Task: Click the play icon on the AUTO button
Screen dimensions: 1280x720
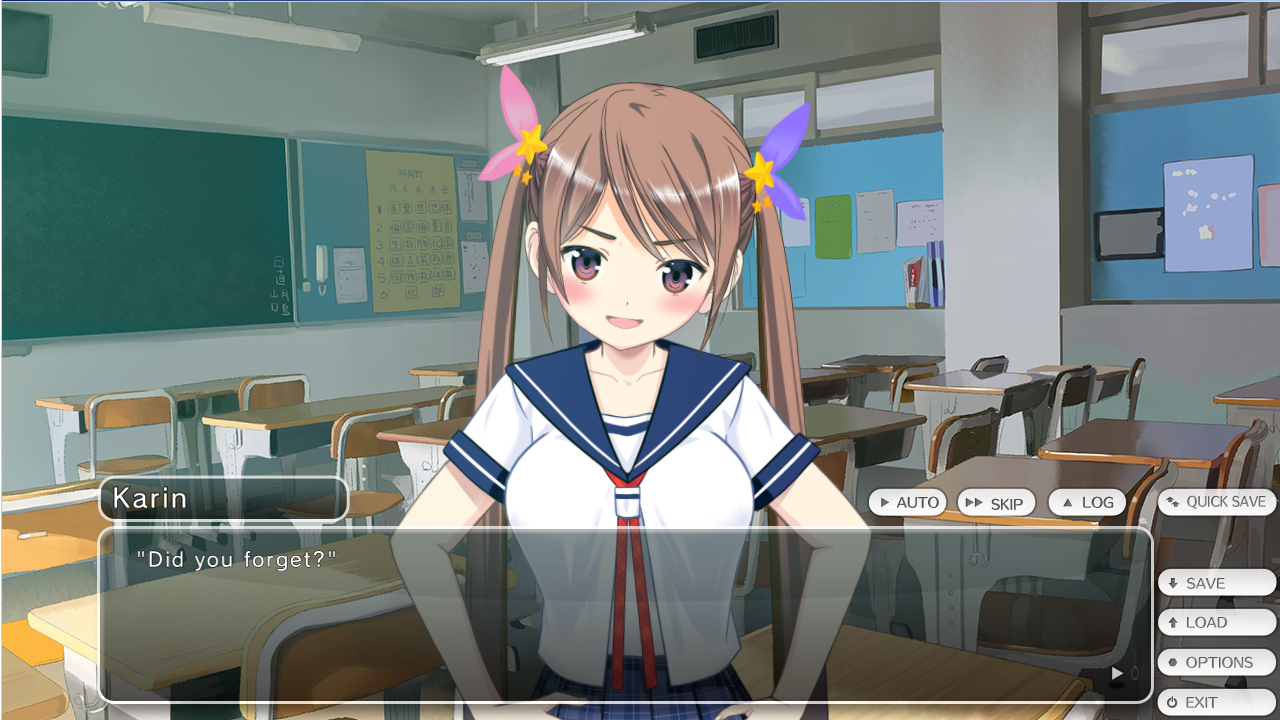Action: (885, 502)
